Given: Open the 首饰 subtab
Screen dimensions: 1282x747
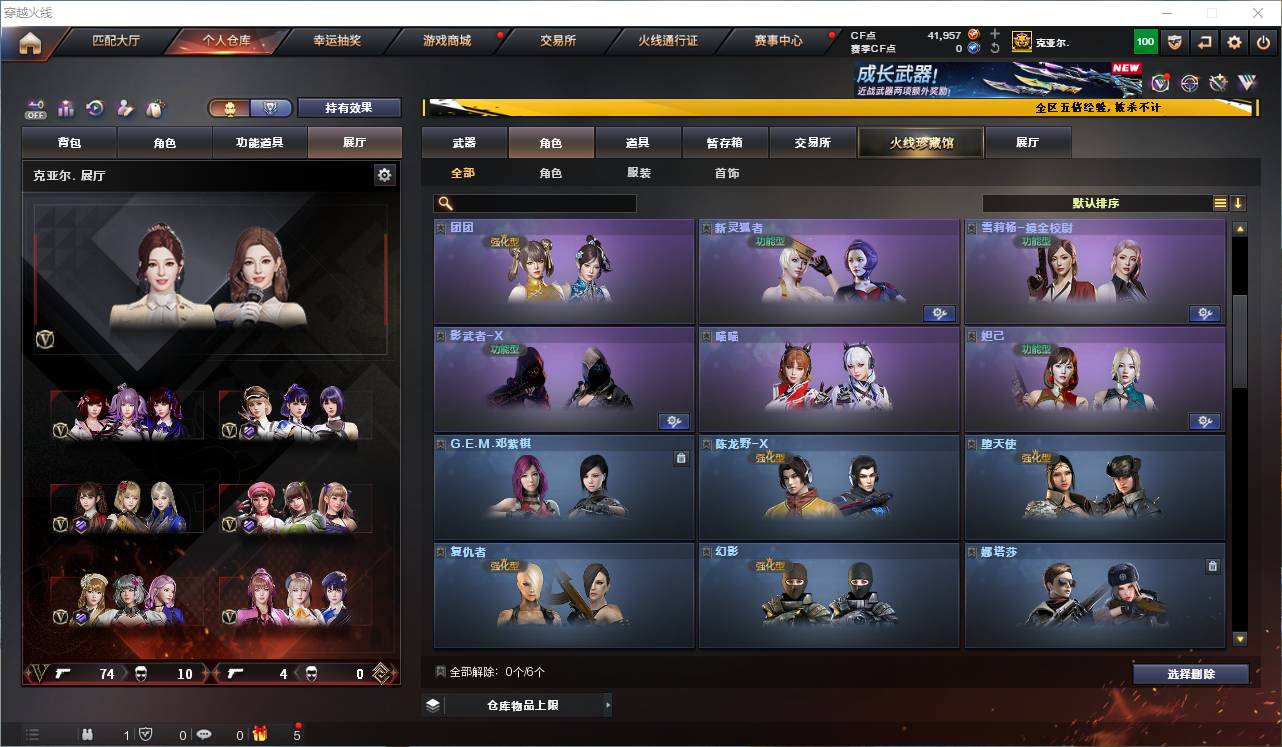Looking at the screenshot, I should 726,172.
